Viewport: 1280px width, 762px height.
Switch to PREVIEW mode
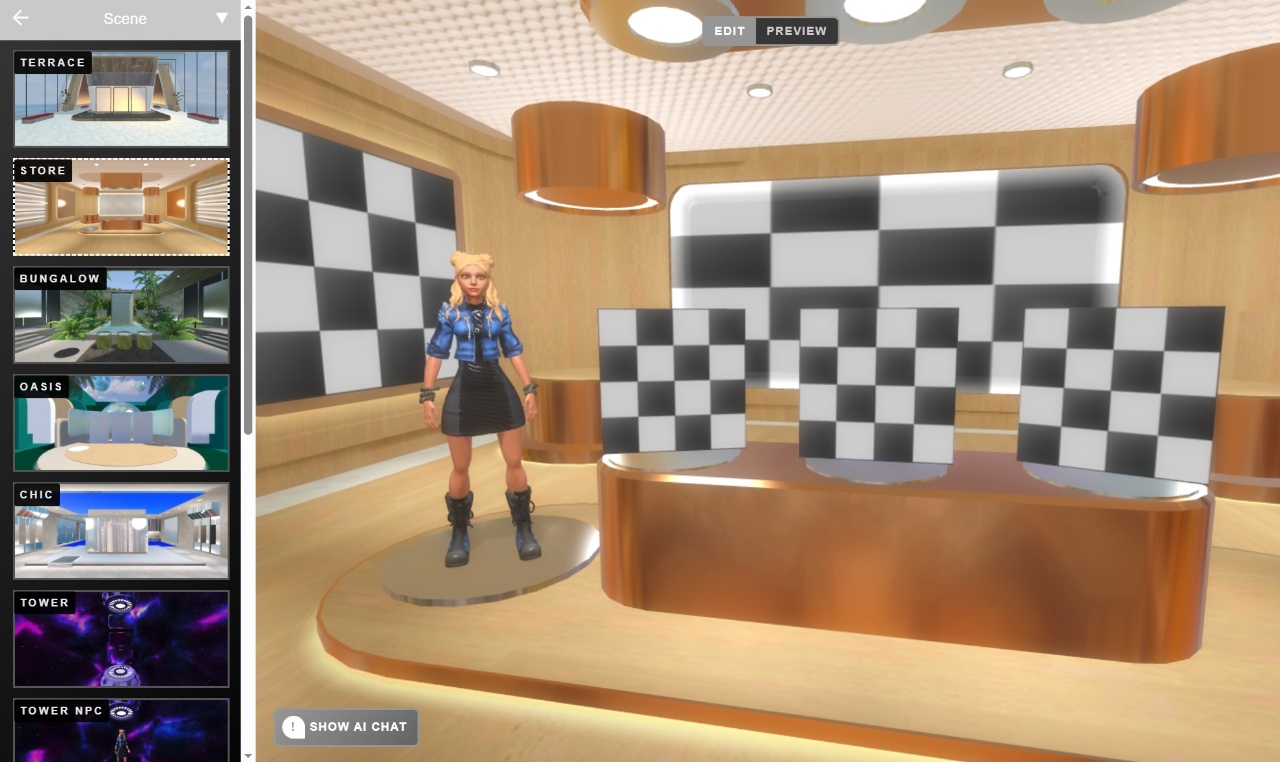point(796,30)
